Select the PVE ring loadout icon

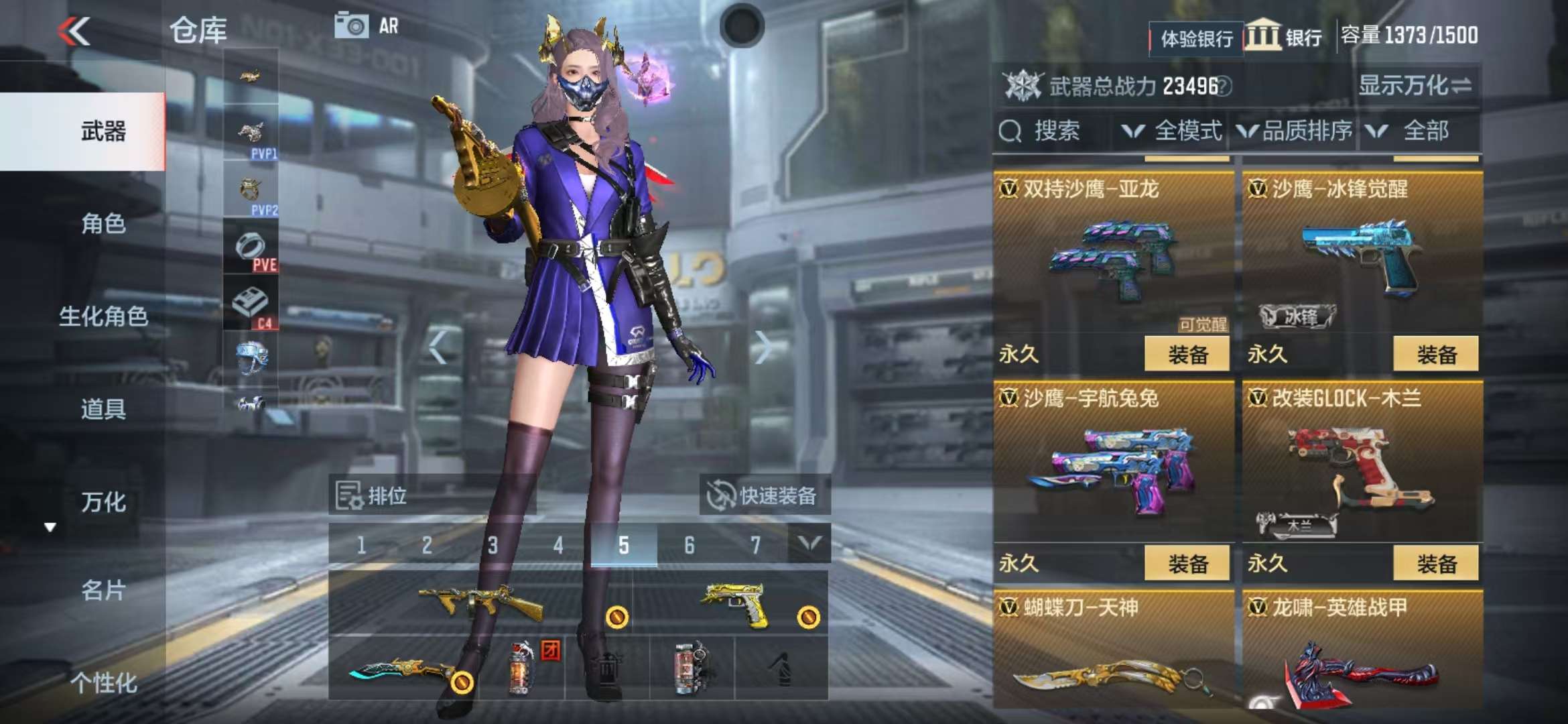click(251, 248)
